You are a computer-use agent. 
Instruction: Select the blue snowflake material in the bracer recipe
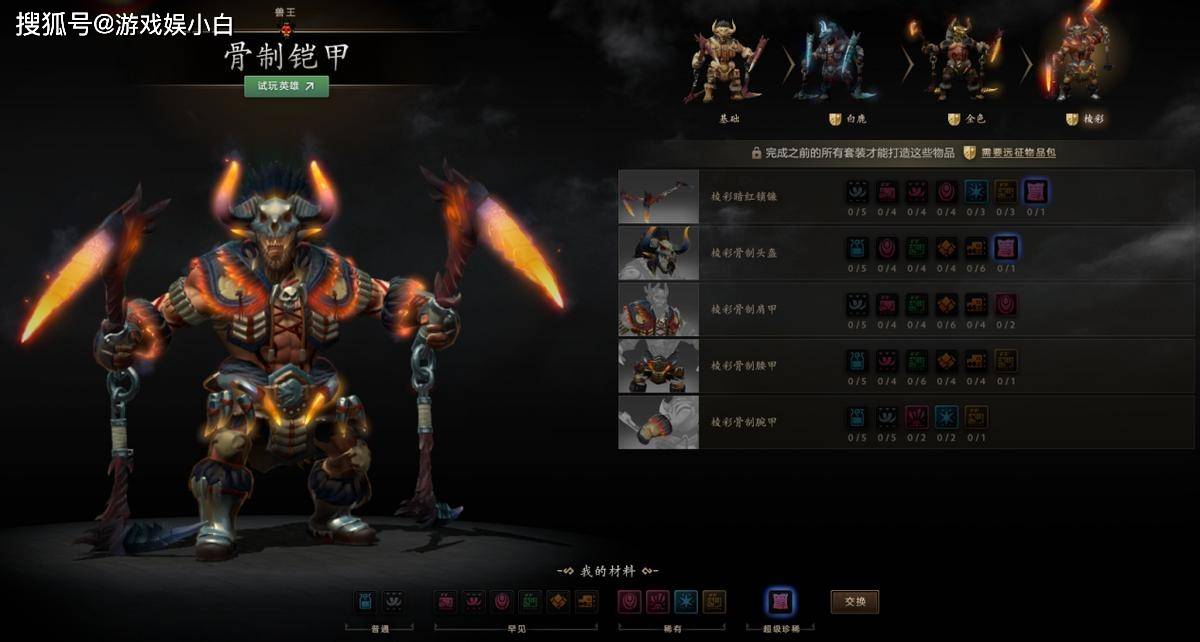pos(946,417)
